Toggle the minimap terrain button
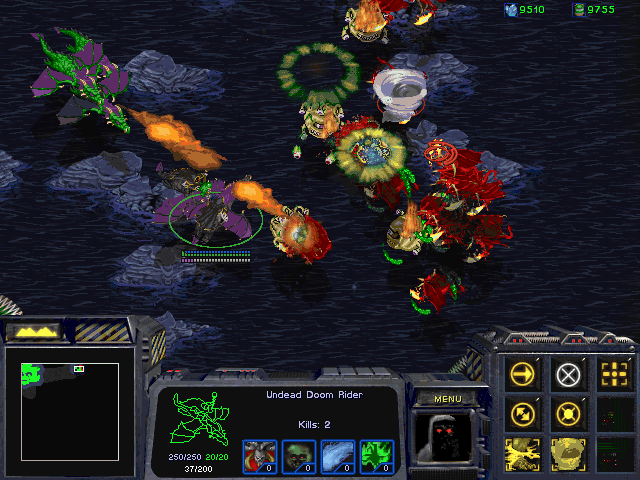This screenshot has height=480, width=640. (30, 331)
